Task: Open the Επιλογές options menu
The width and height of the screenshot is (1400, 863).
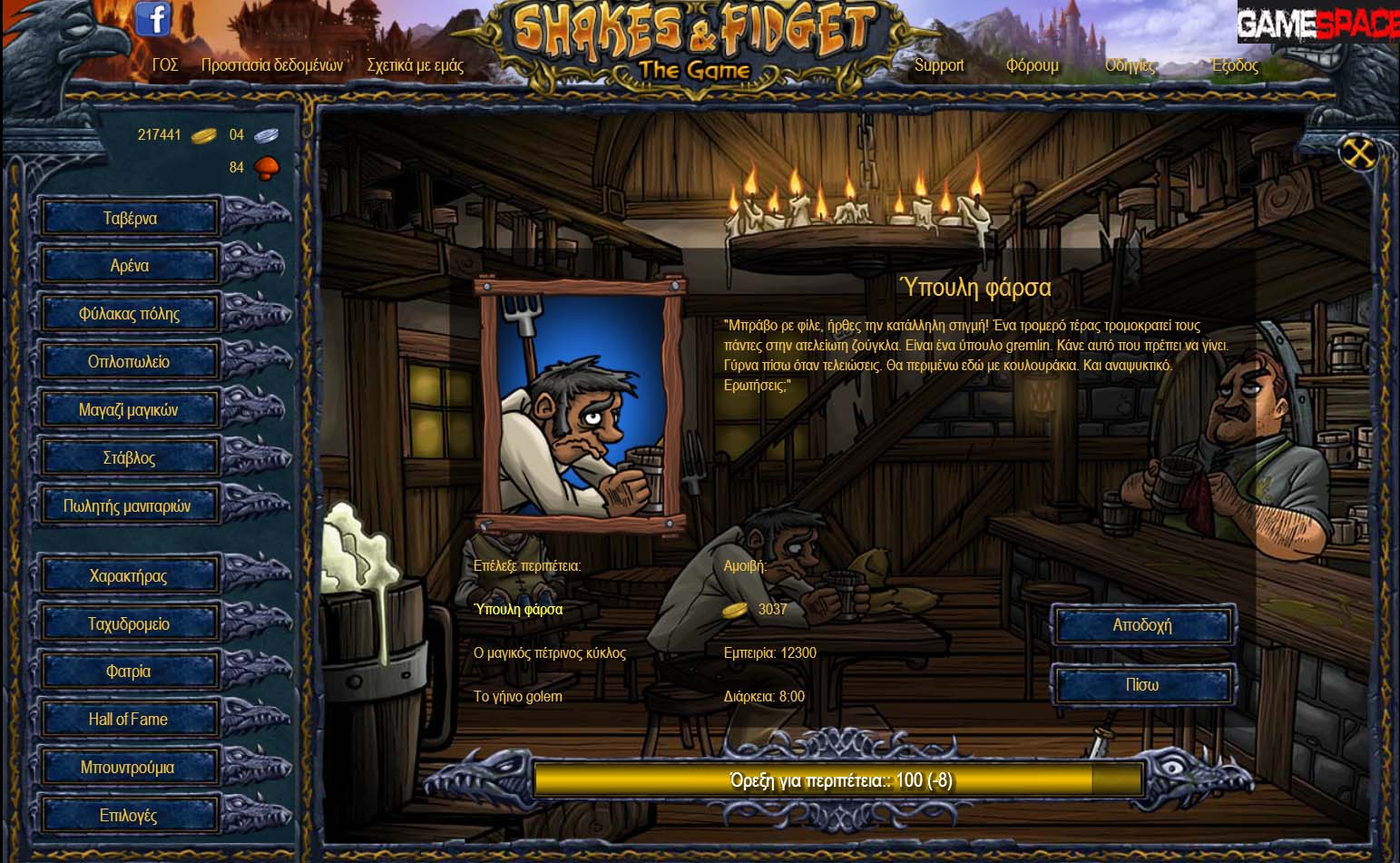Action: click(129, 816)
